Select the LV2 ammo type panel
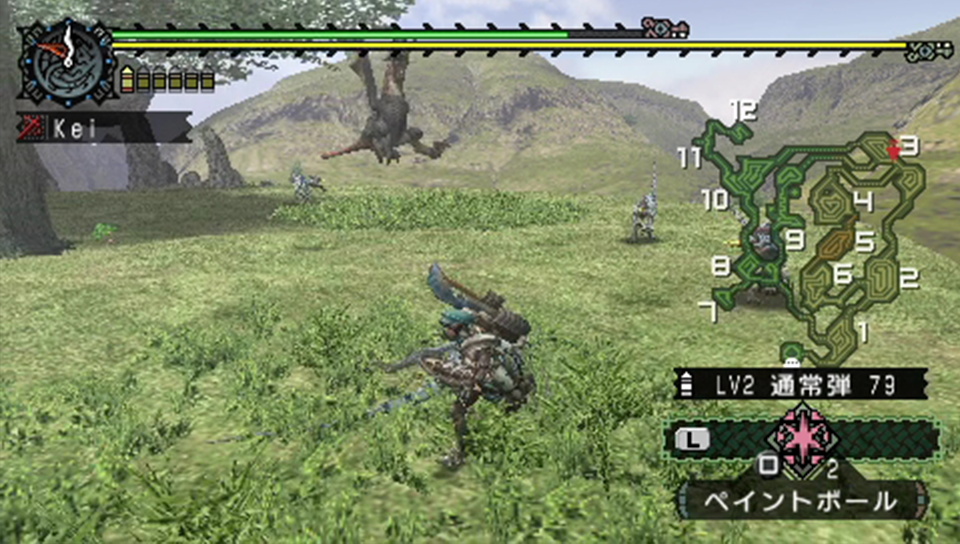 coord(799,383)
